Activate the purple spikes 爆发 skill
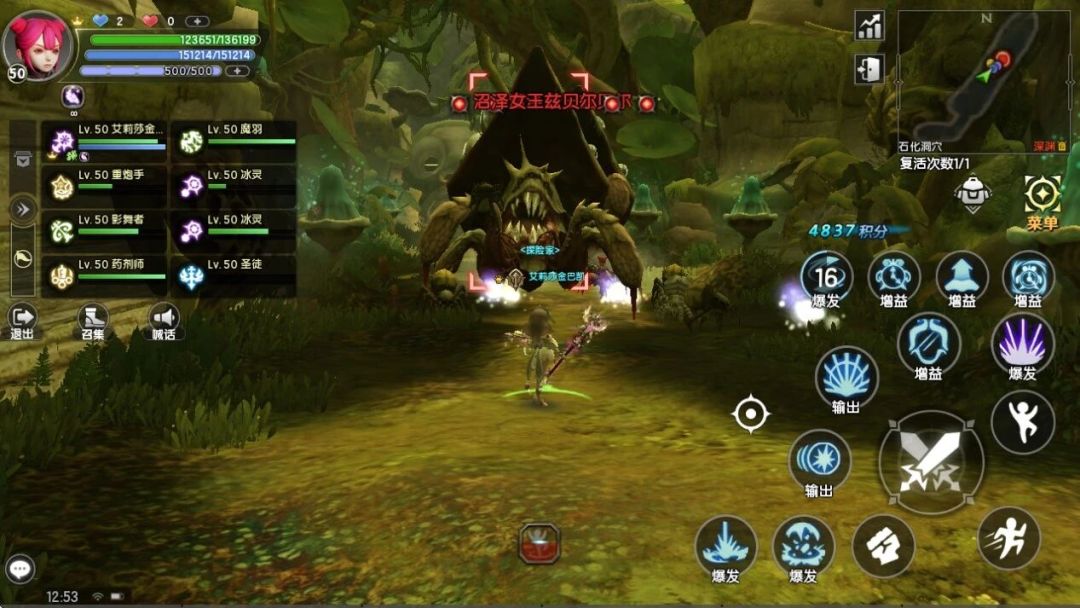 point(1022,344)
